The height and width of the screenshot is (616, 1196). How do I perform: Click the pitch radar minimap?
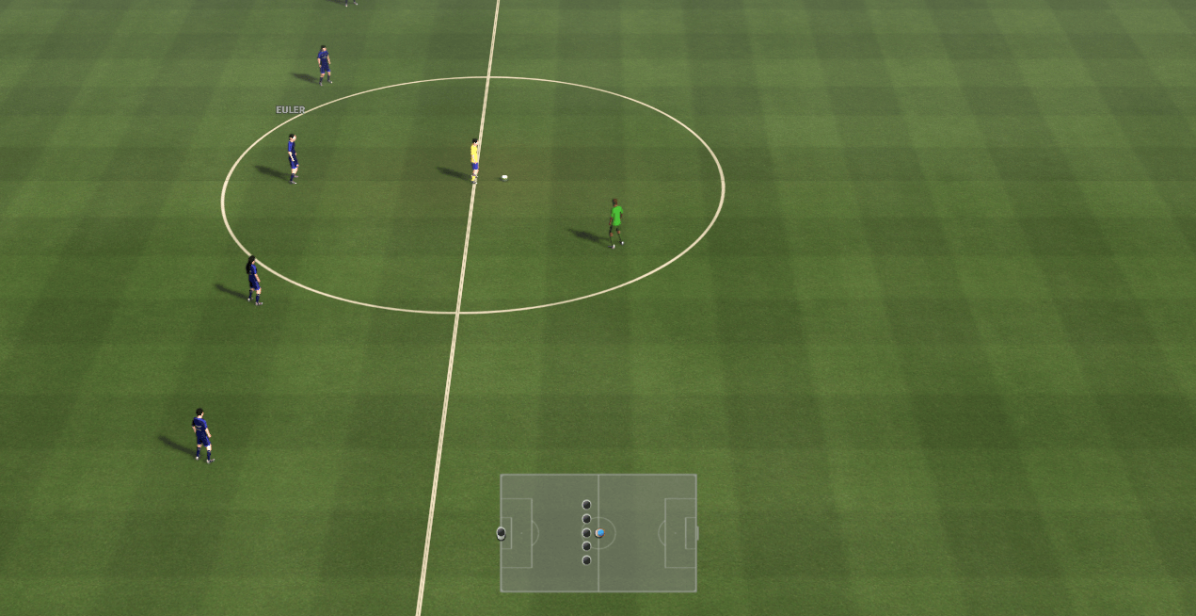click(598, 533)
